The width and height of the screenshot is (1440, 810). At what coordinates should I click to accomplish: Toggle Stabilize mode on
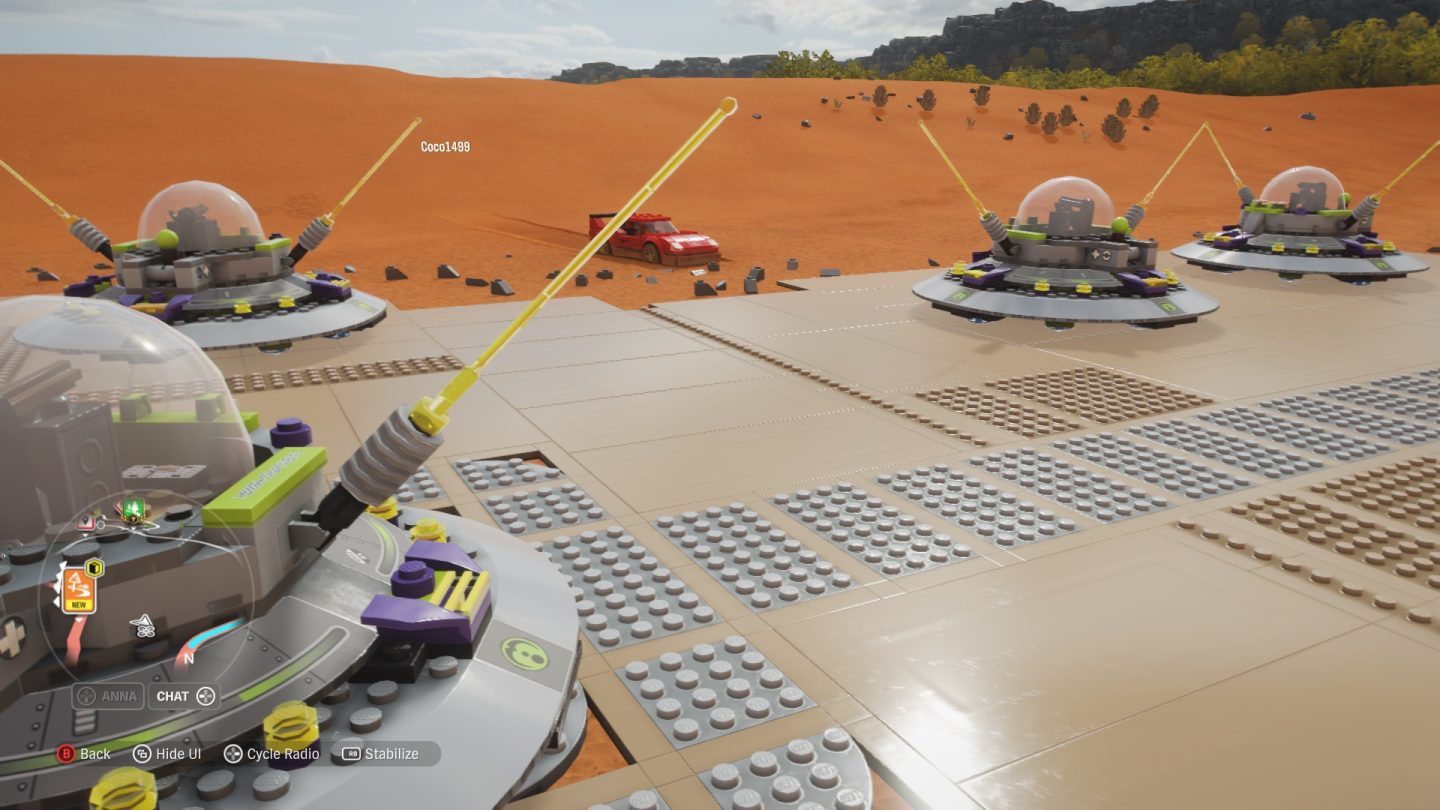point(391,754)
